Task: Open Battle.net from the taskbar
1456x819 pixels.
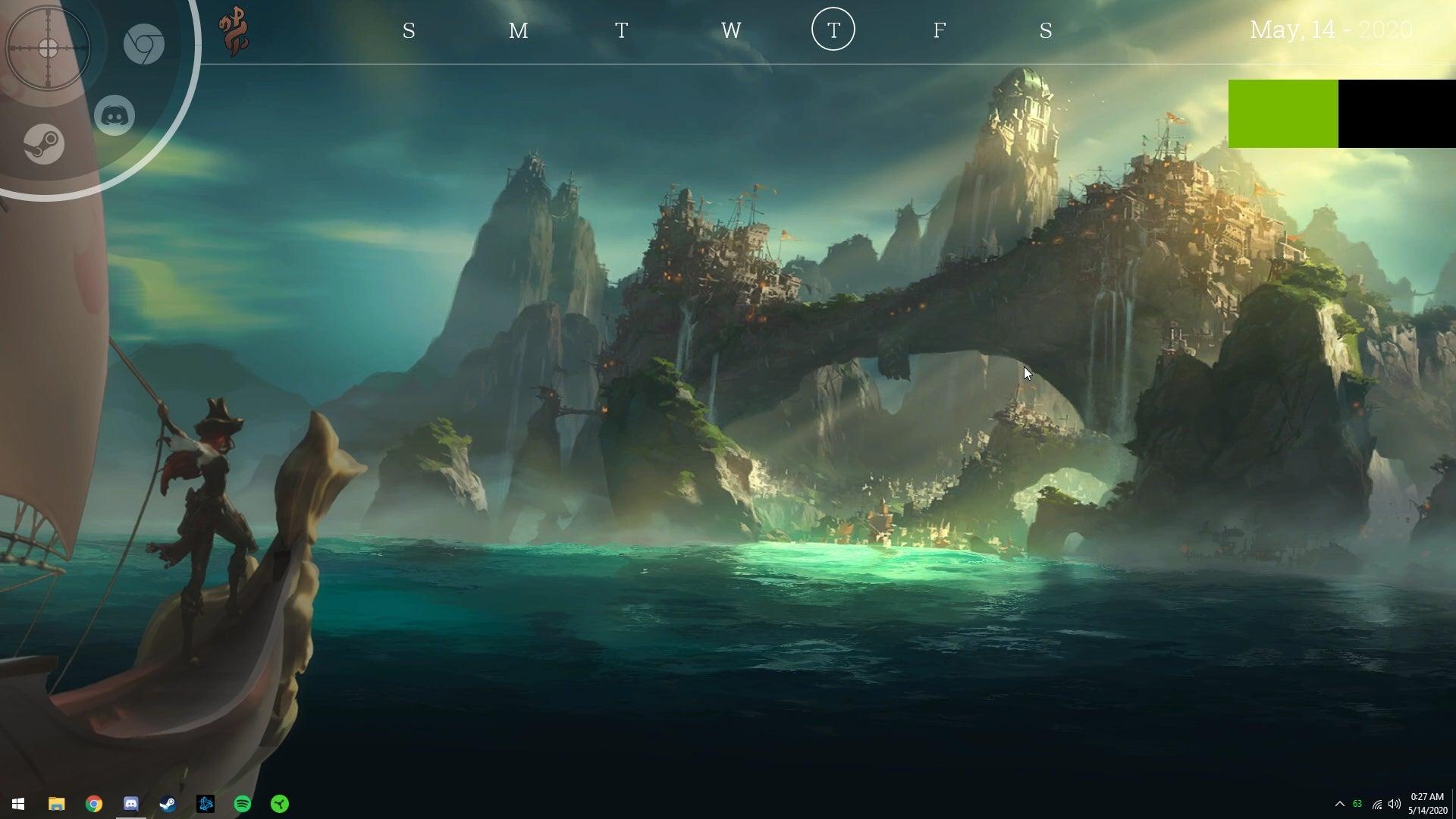Action: 205,804
